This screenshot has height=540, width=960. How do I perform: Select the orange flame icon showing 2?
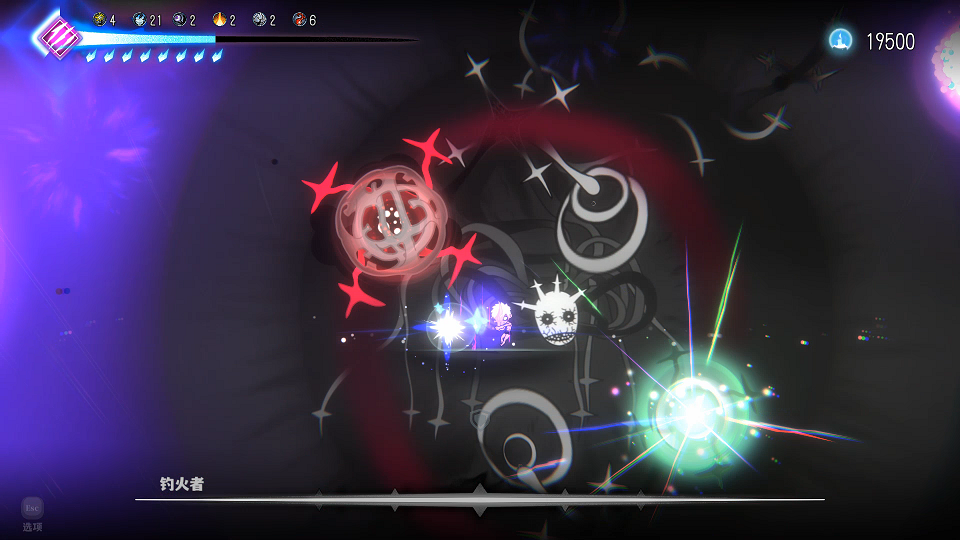tap(219, 19)
